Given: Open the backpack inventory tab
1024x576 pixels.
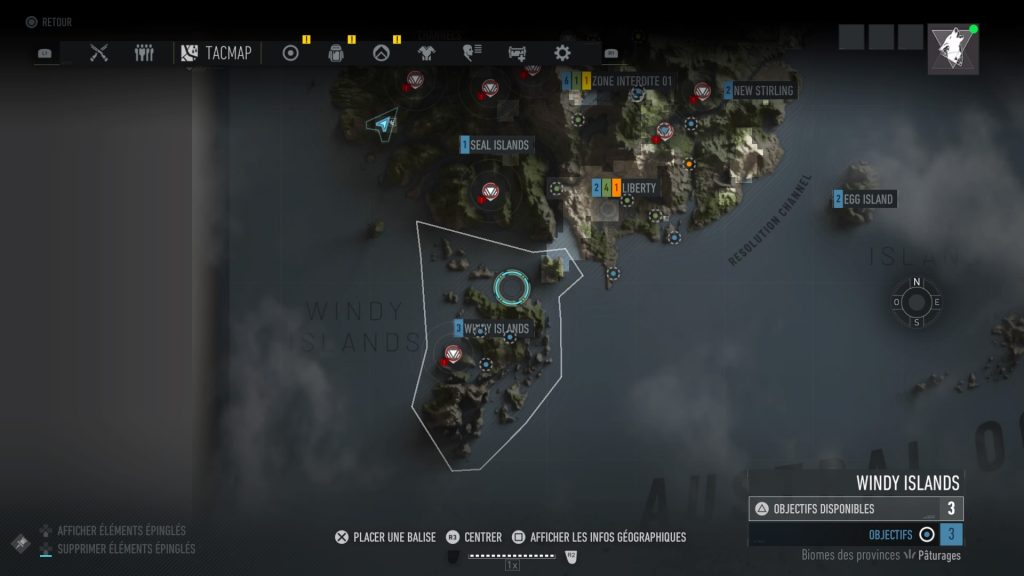Looking at the screenshot, I should click(x=336, y=53).
